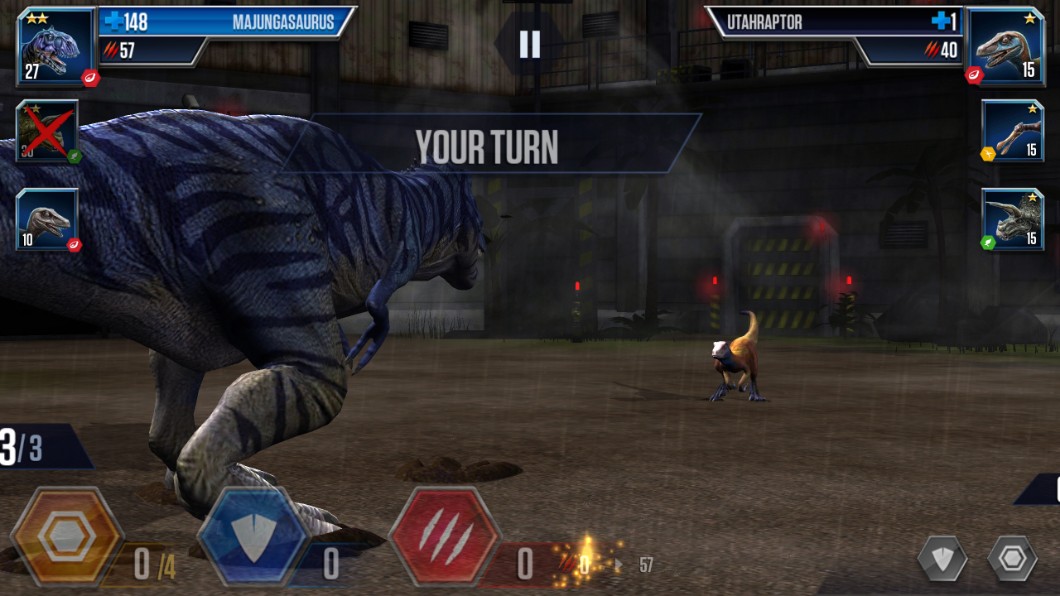Tap the small grey hexagon icon

(1012, 558)
